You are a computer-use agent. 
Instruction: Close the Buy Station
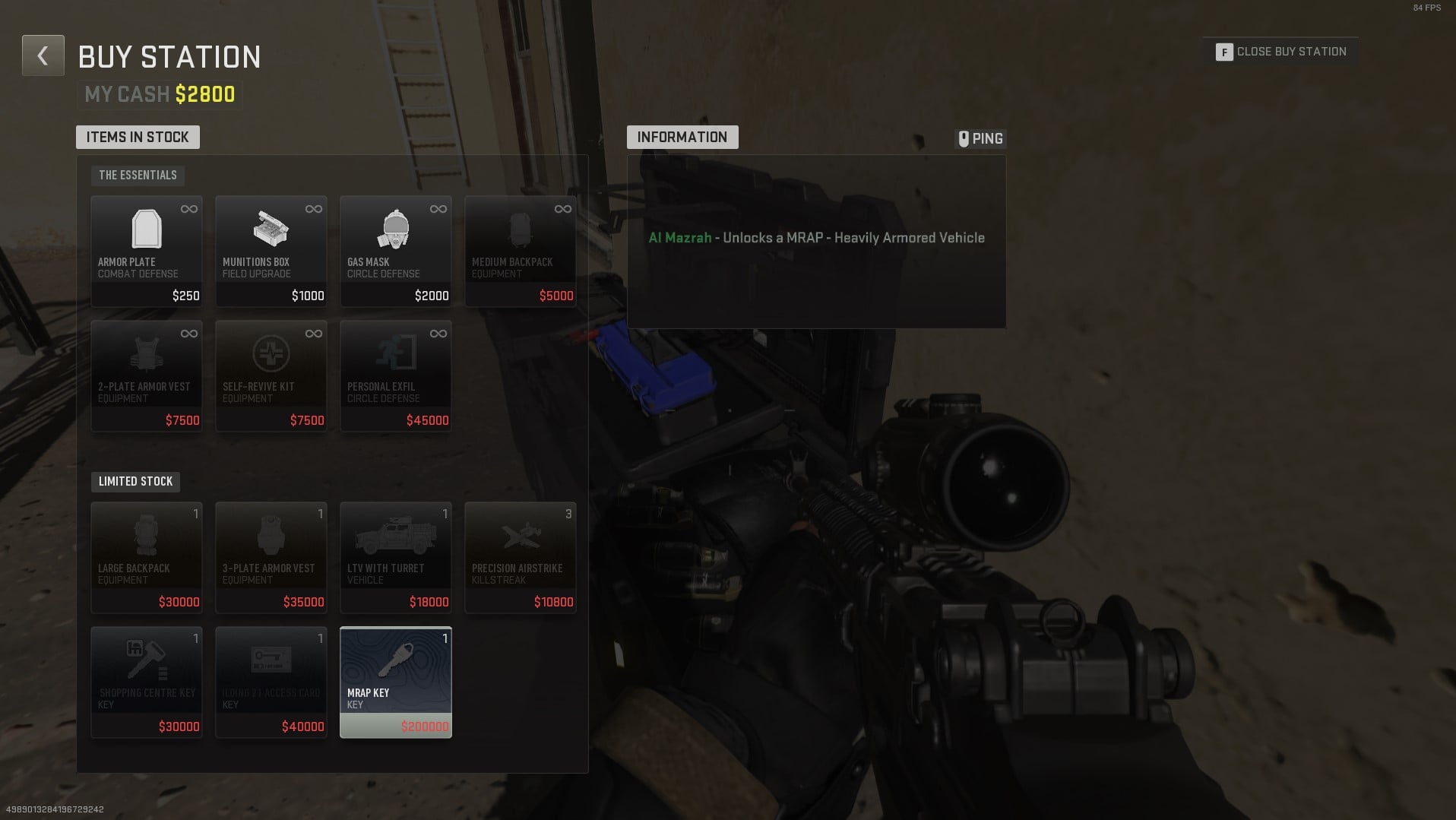(1280, 51)
